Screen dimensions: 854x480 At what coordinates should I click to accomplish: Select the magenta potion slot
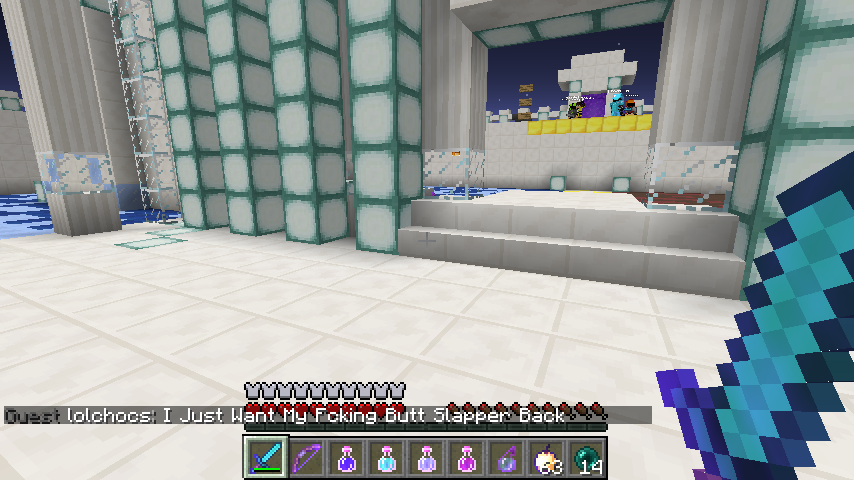point(467,458)
